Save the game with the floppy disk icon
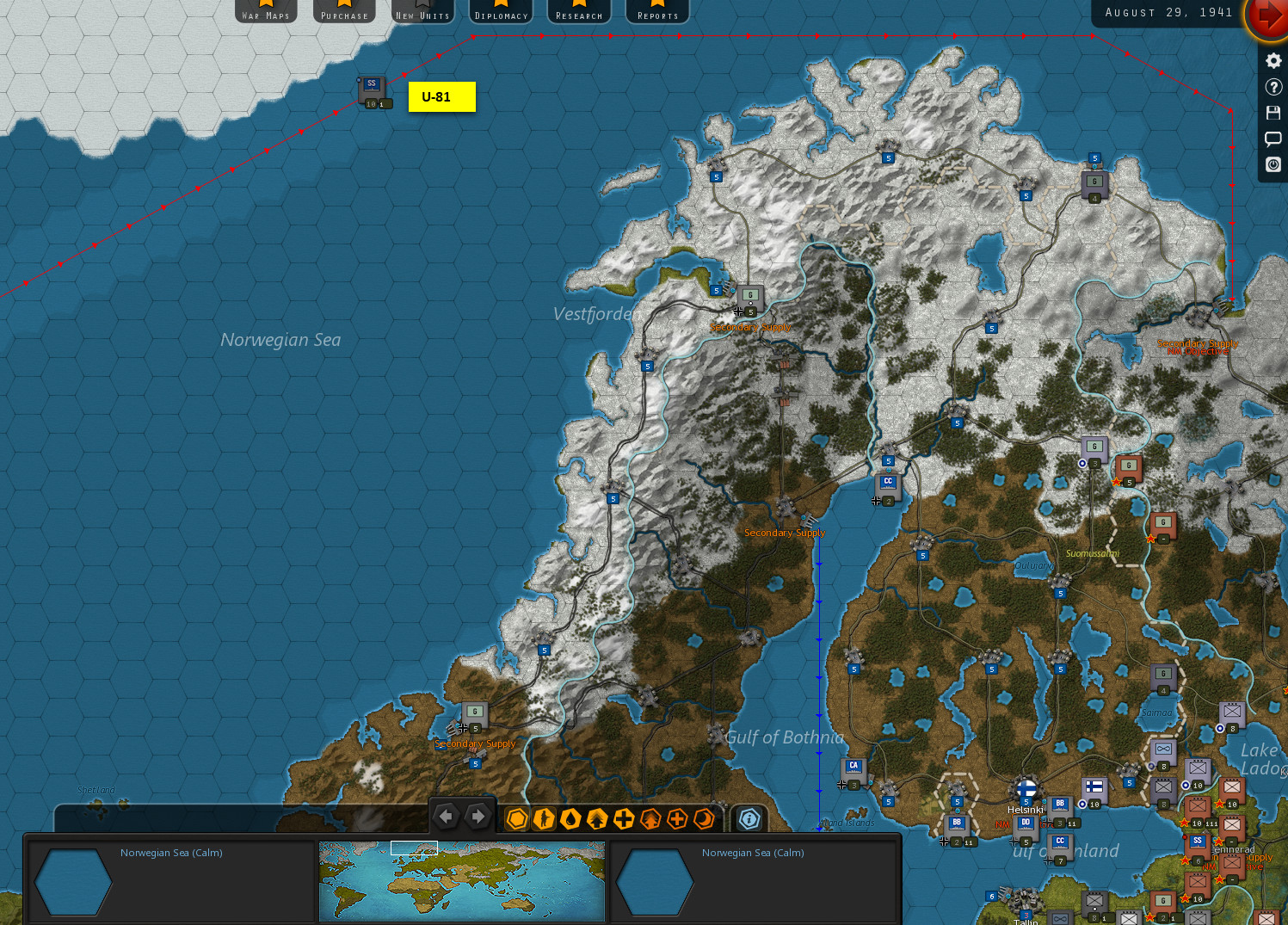 (x=1273, y=113)
